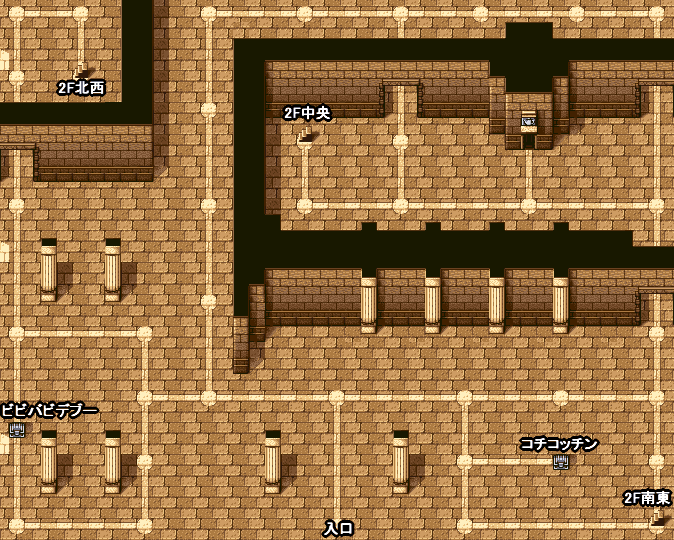Choose the ビビバビデブー marker
This screenshot has height=540, width=674.
[x=17, y=429]
